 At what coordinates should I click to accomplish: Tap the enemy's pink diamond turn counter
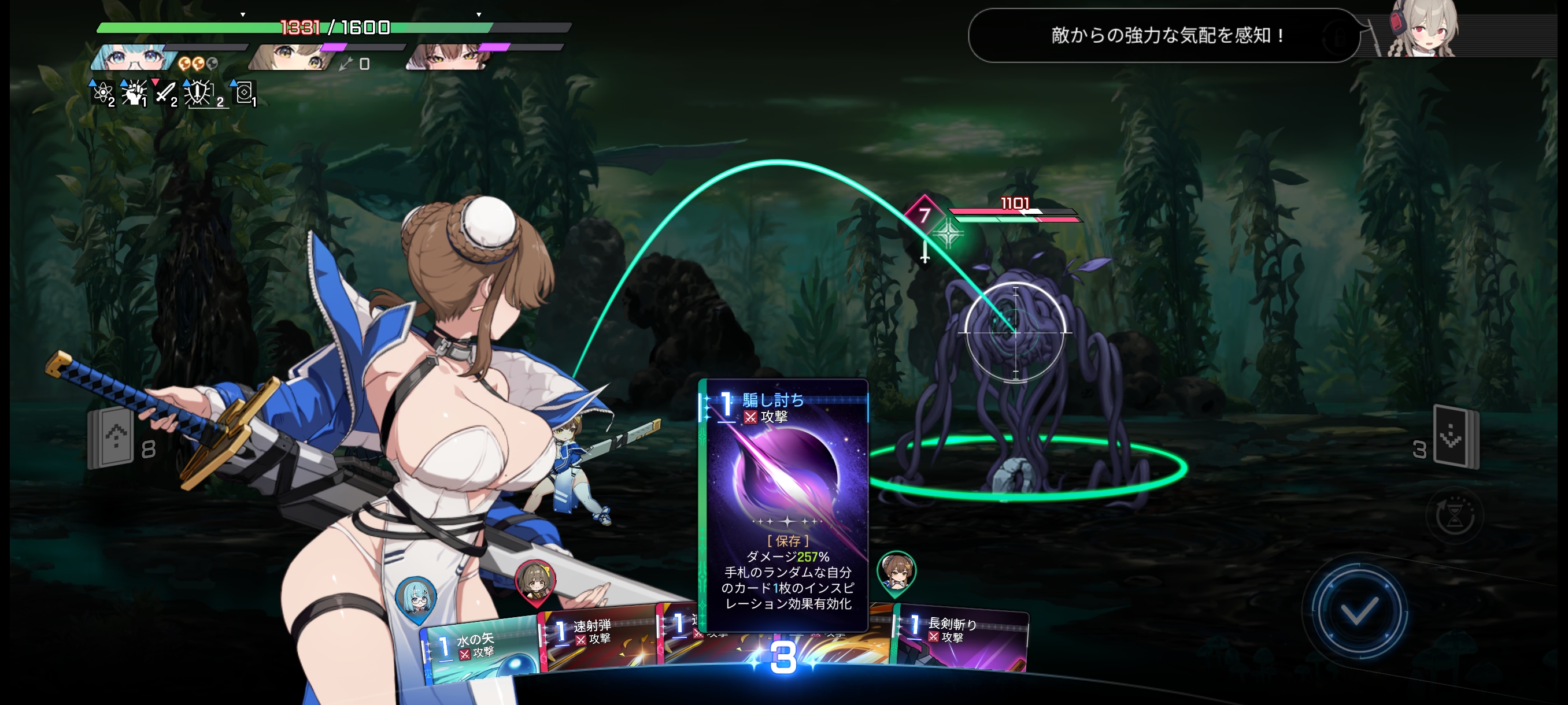point(924,215)
